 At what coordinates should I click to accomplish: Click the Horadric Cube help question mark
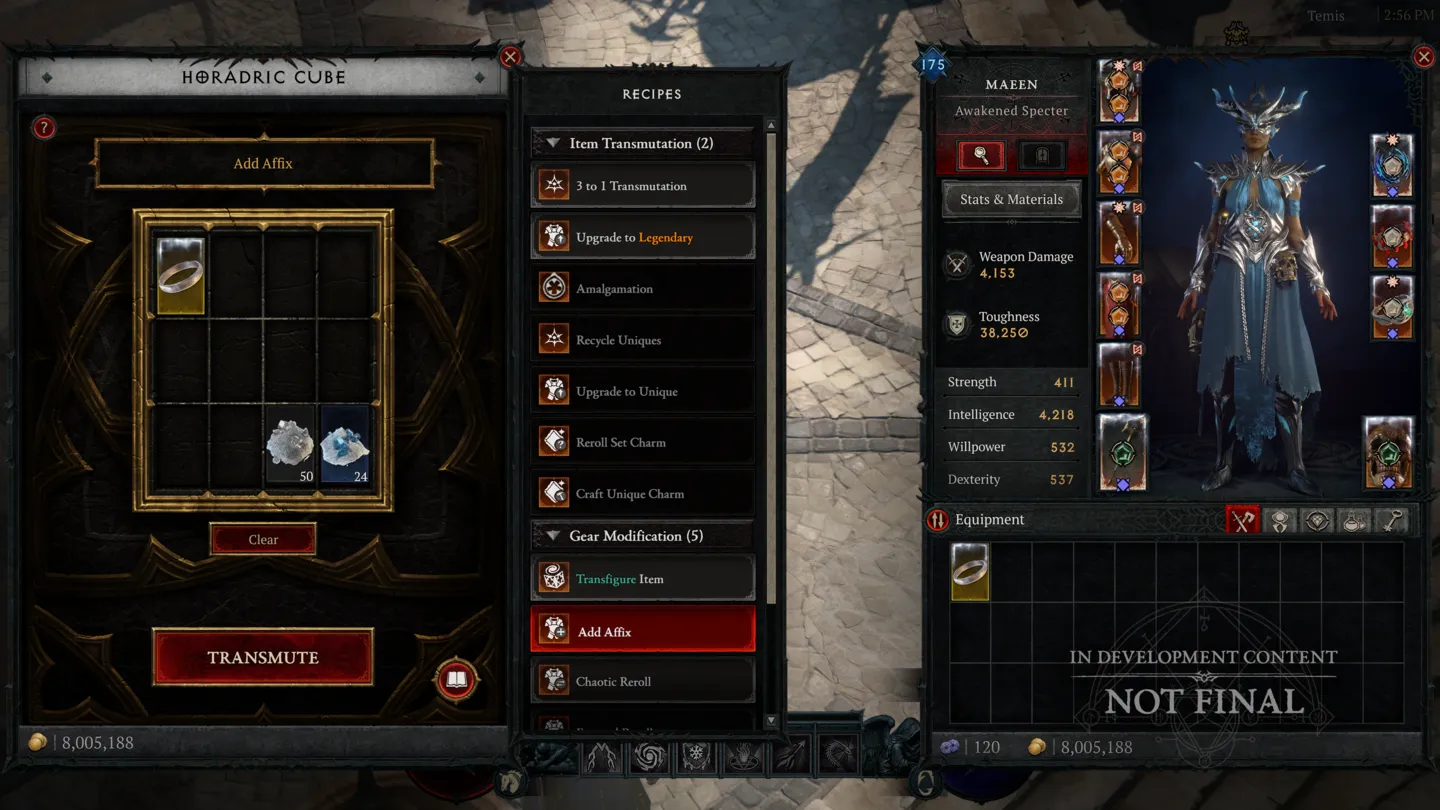tap(42, 127)
